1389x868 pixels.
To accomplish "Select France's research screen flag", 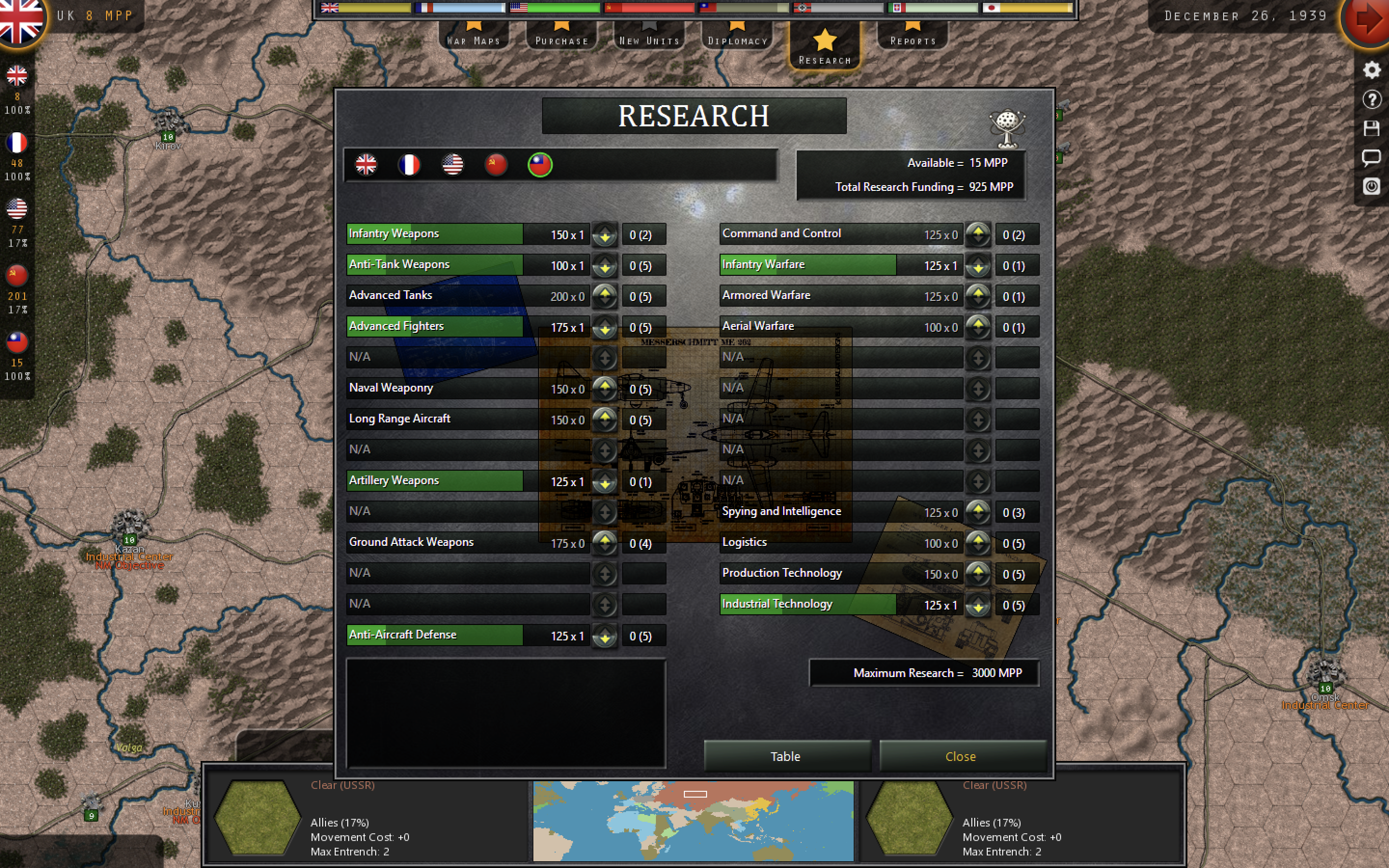I will pos(410,165).
